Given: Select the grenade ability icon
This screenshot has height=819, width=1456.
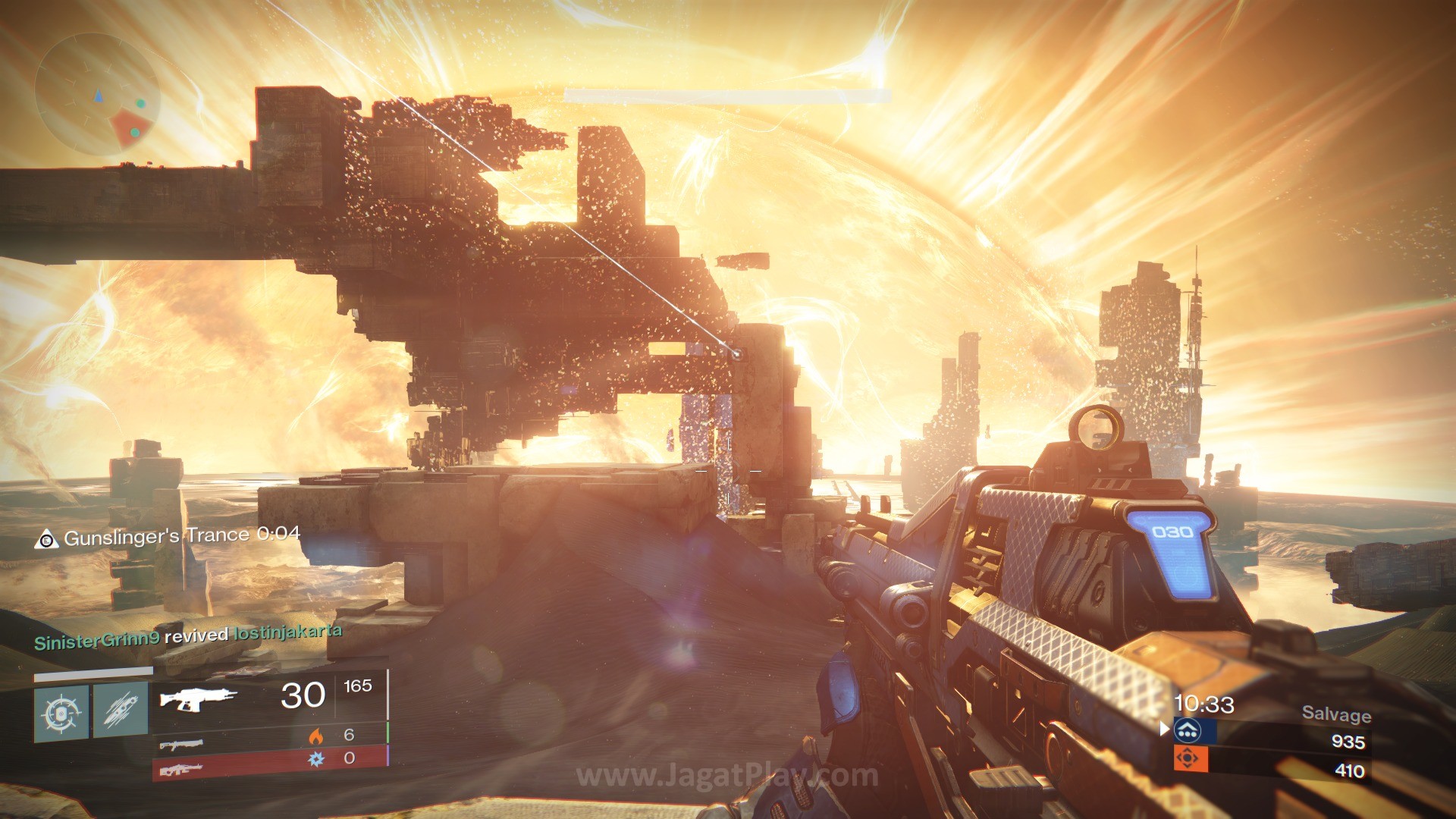Looking at the screenshot, I should (61, 714).
